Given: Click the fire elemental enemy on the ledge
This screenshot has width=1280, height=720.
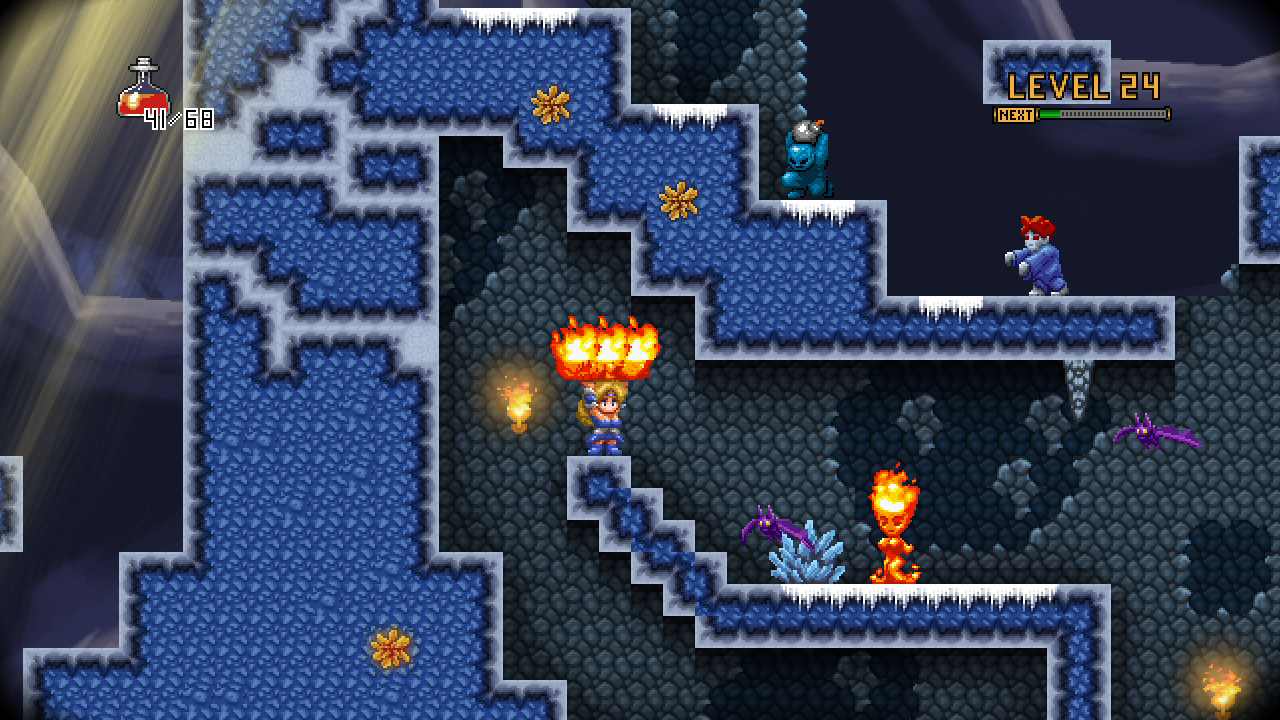Looking at the screenshot, I should (893, 525).
